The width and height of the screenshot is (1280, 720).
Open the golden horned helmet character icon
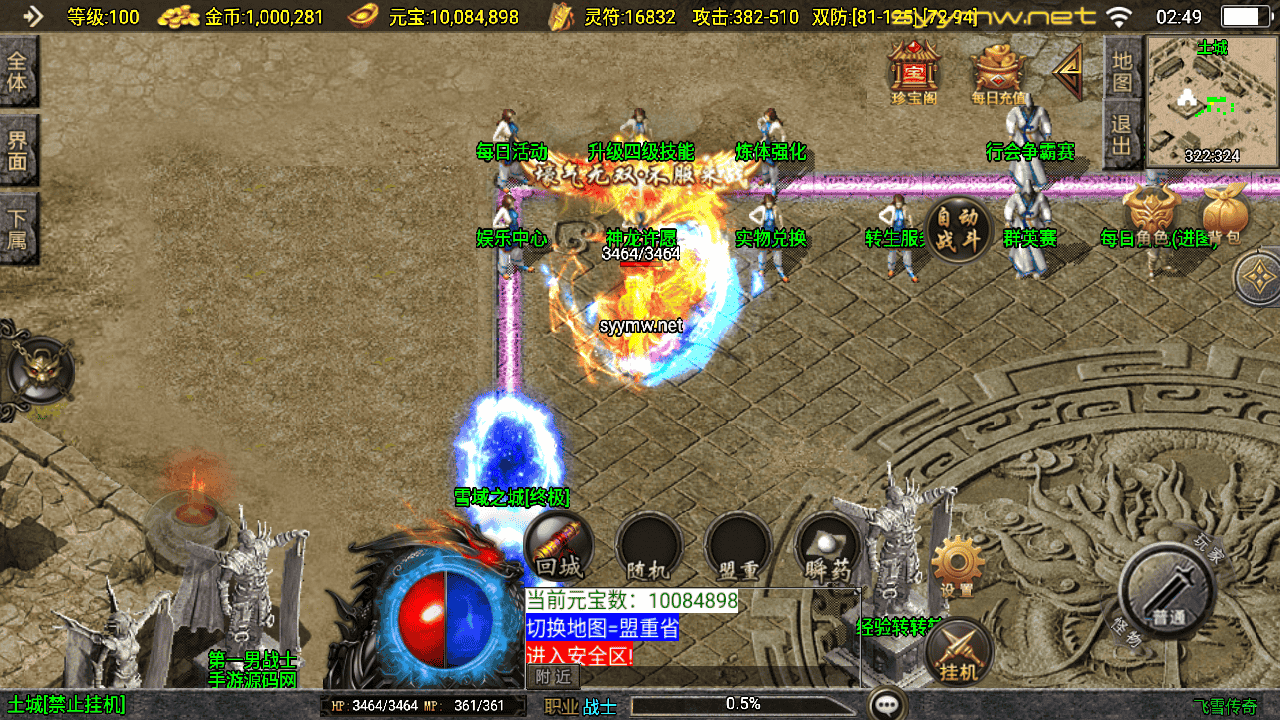(x=1150, y=212)
